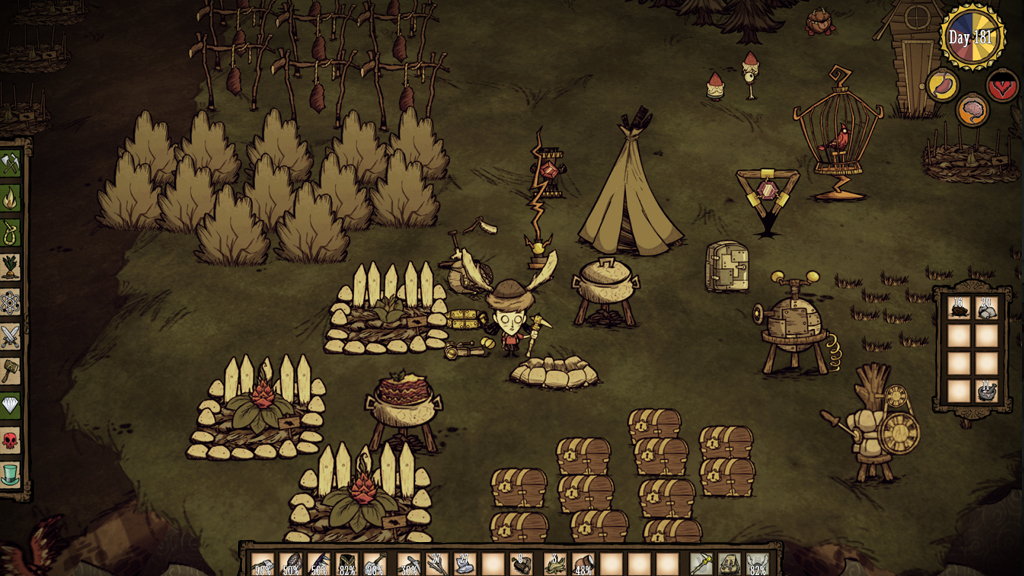Select the Refine diamond tab

coord(11,404)
